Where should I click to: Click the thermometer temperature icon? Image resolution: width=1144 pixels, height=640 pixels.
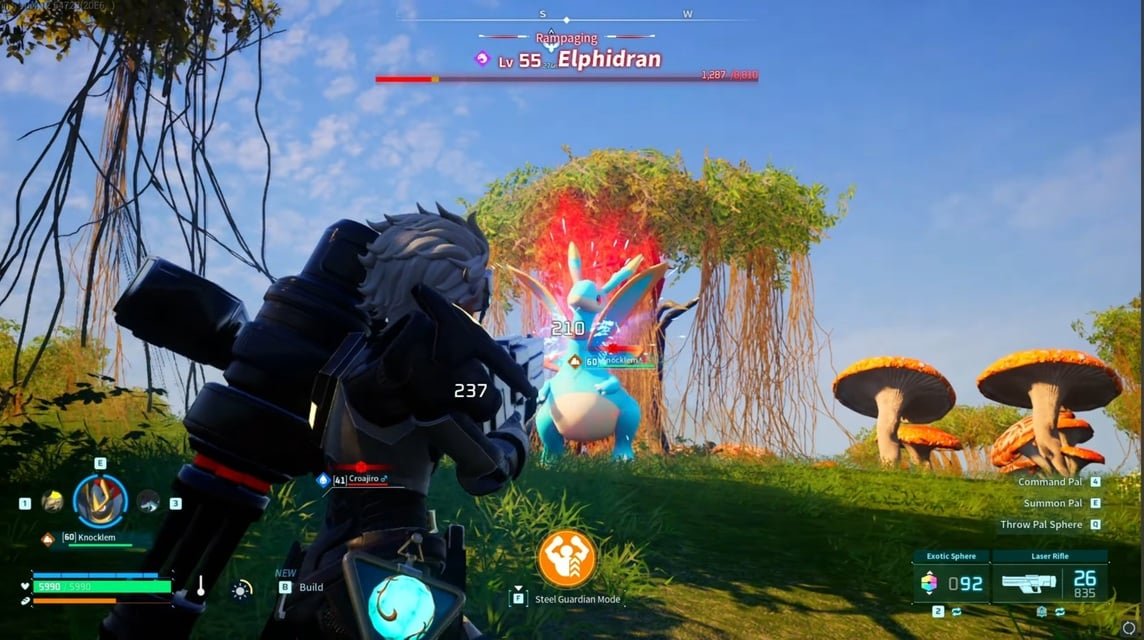pos(200,585)
